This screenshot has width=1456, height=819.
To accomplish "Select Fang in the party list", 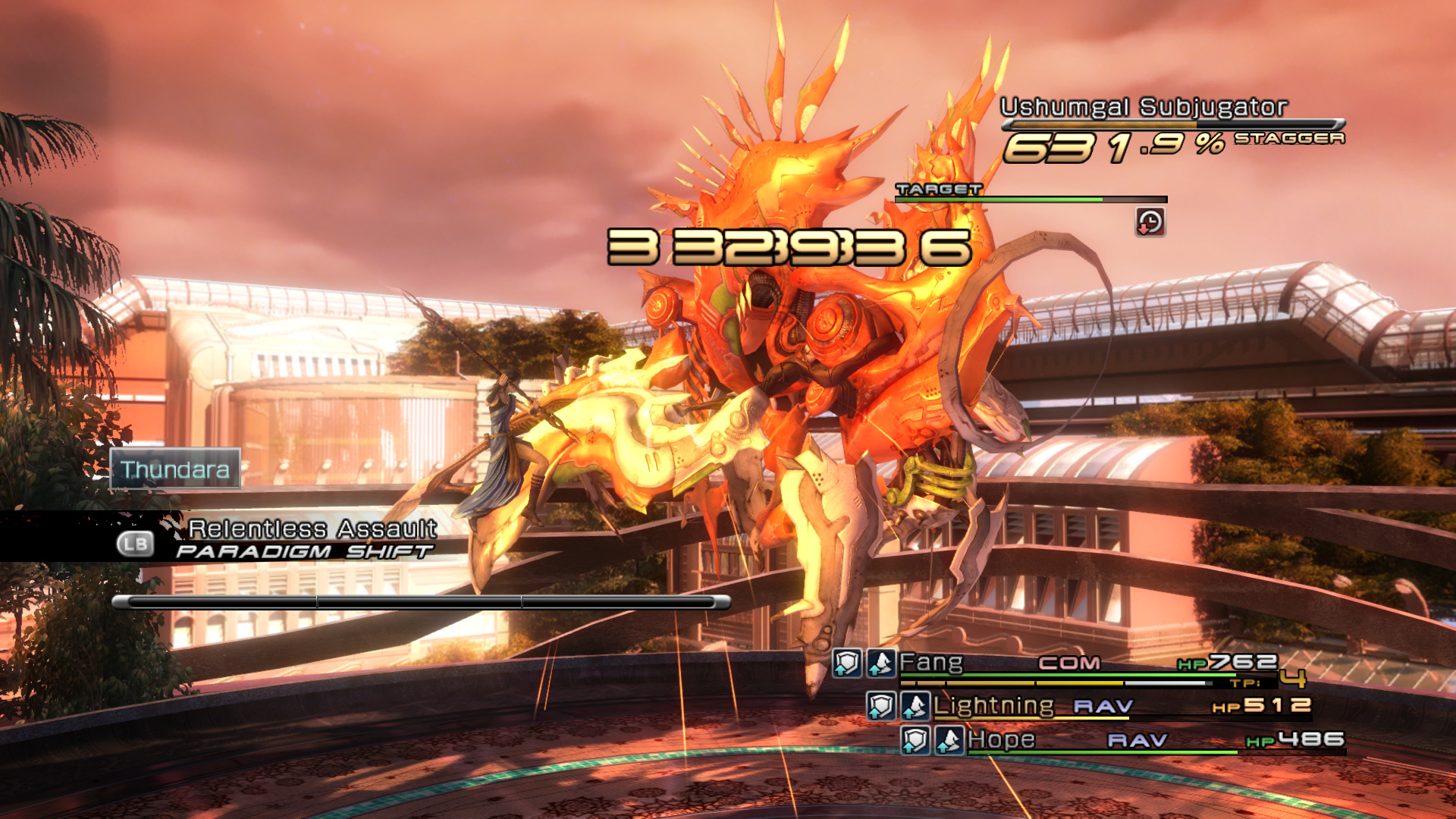I will 931,664.
